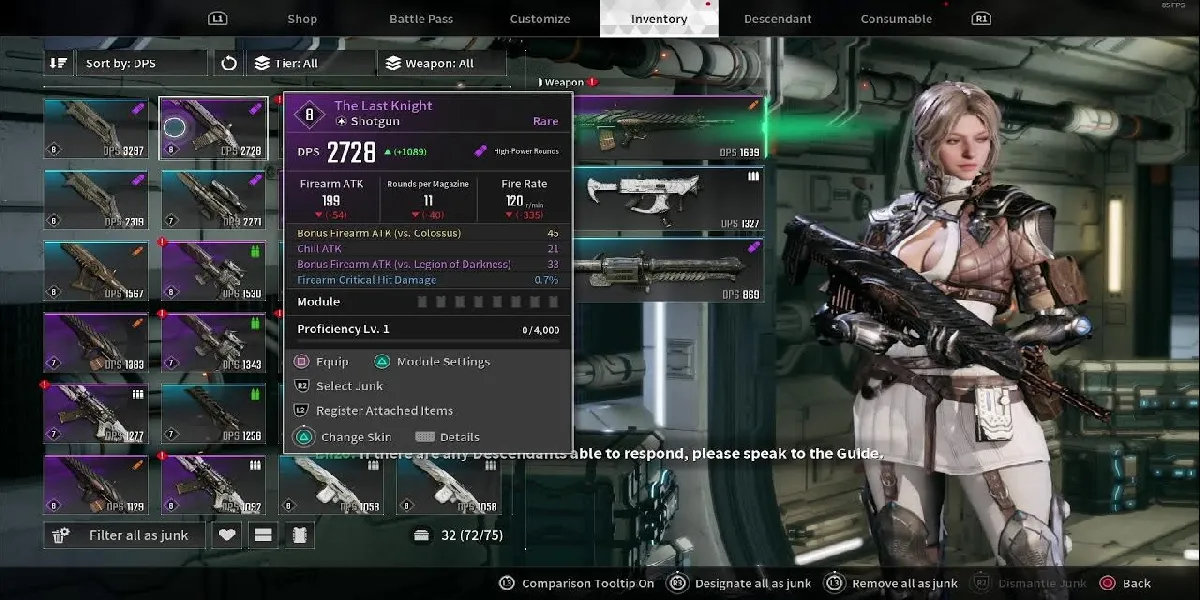Select the equipped weapon with DPS 869
Viewport: 1200px width, 600px height.
coord(665,270)
